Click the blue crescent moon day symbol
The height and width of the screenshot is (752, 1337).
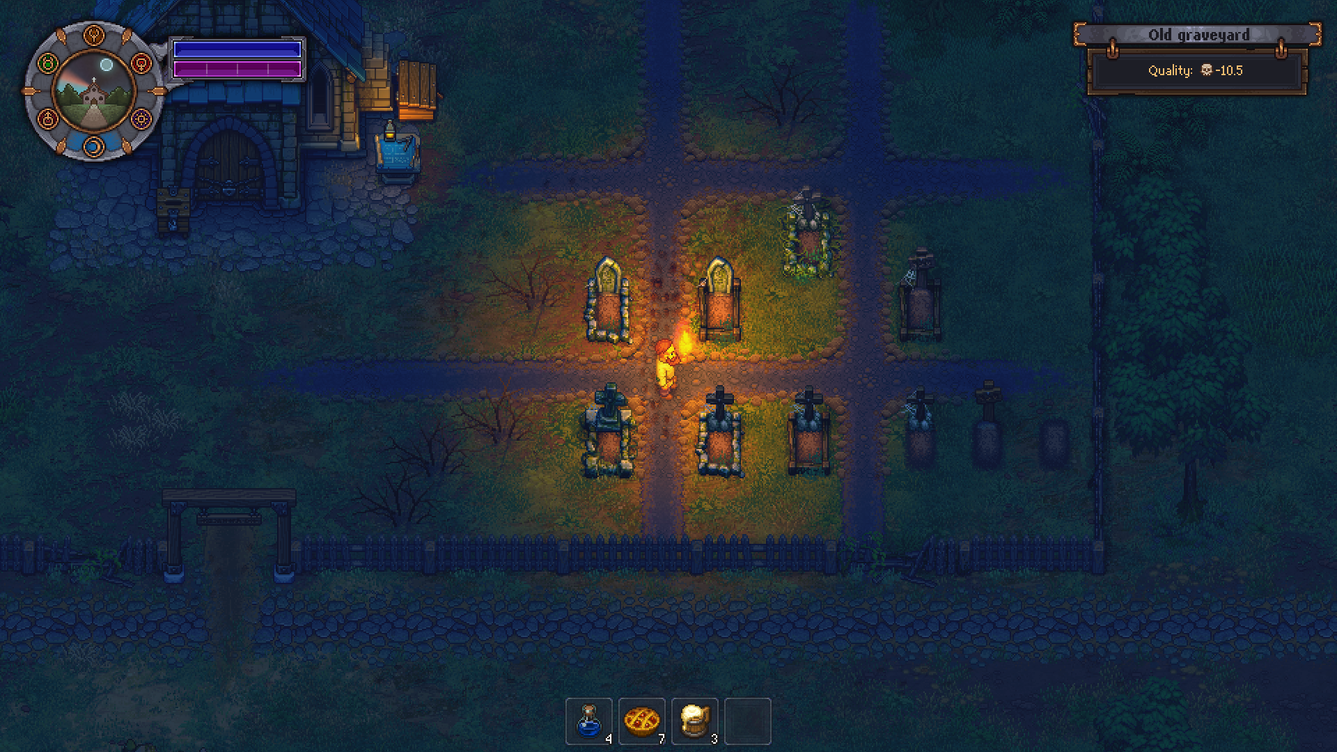pos(93,147)
